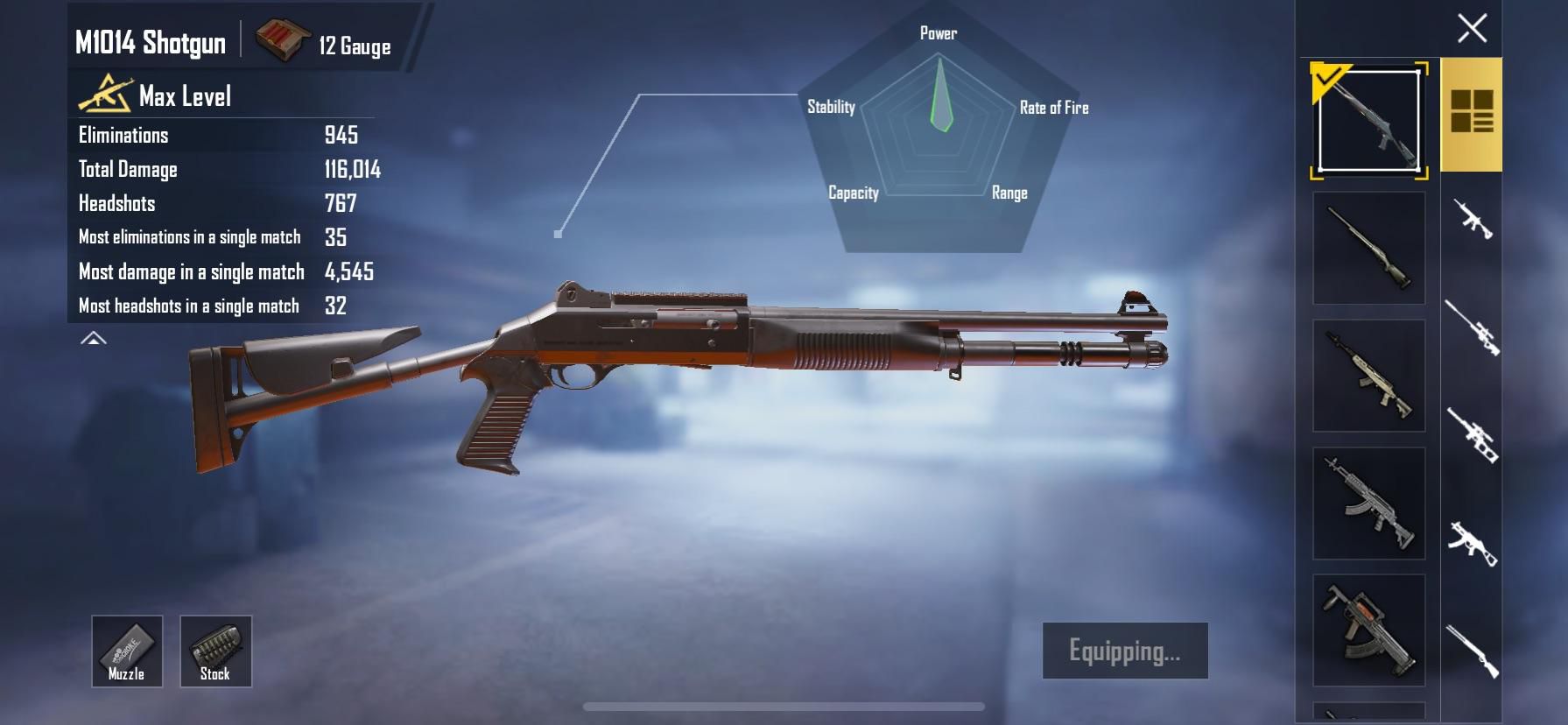Click the Equipping button
Screen dimensions: 1568x725
[x=1125, y=651]
